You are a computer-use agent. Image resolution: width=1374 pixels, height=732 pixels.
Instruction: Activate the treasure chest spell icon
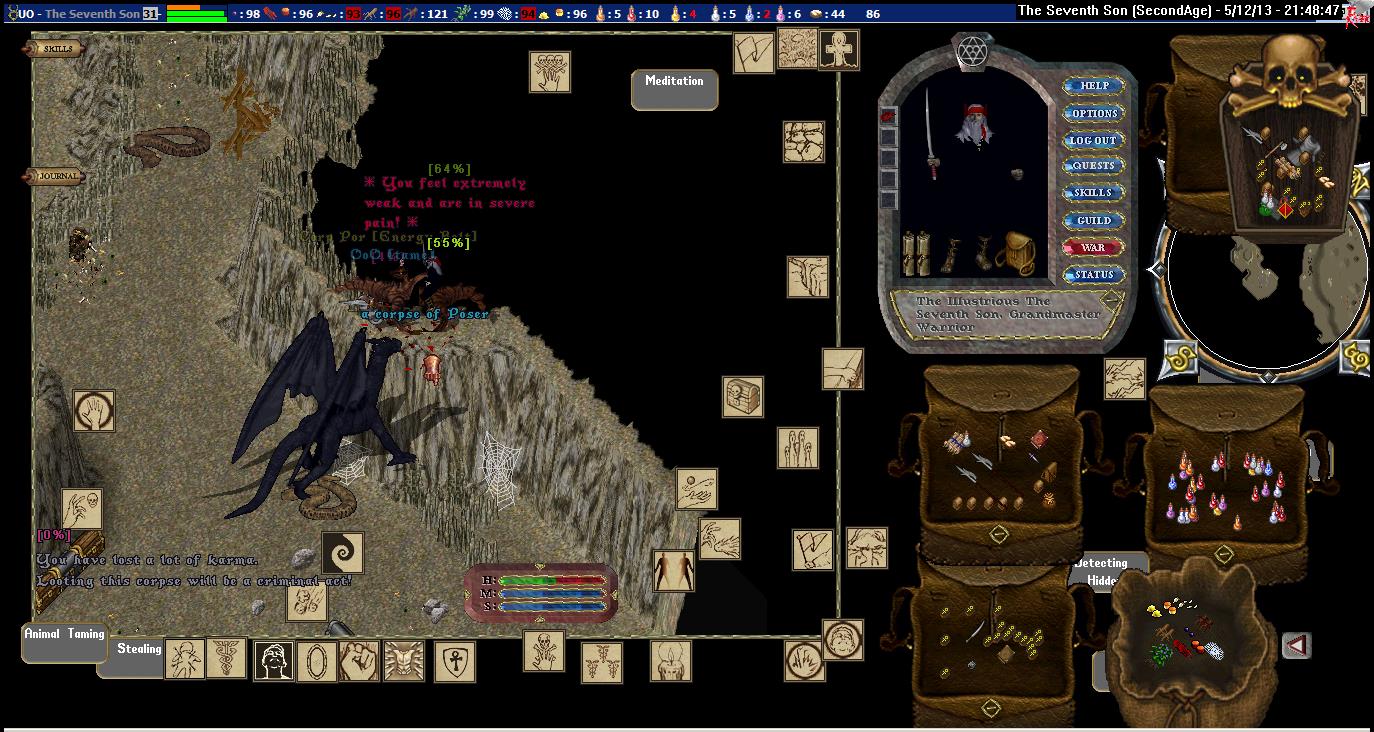point(743,397)
